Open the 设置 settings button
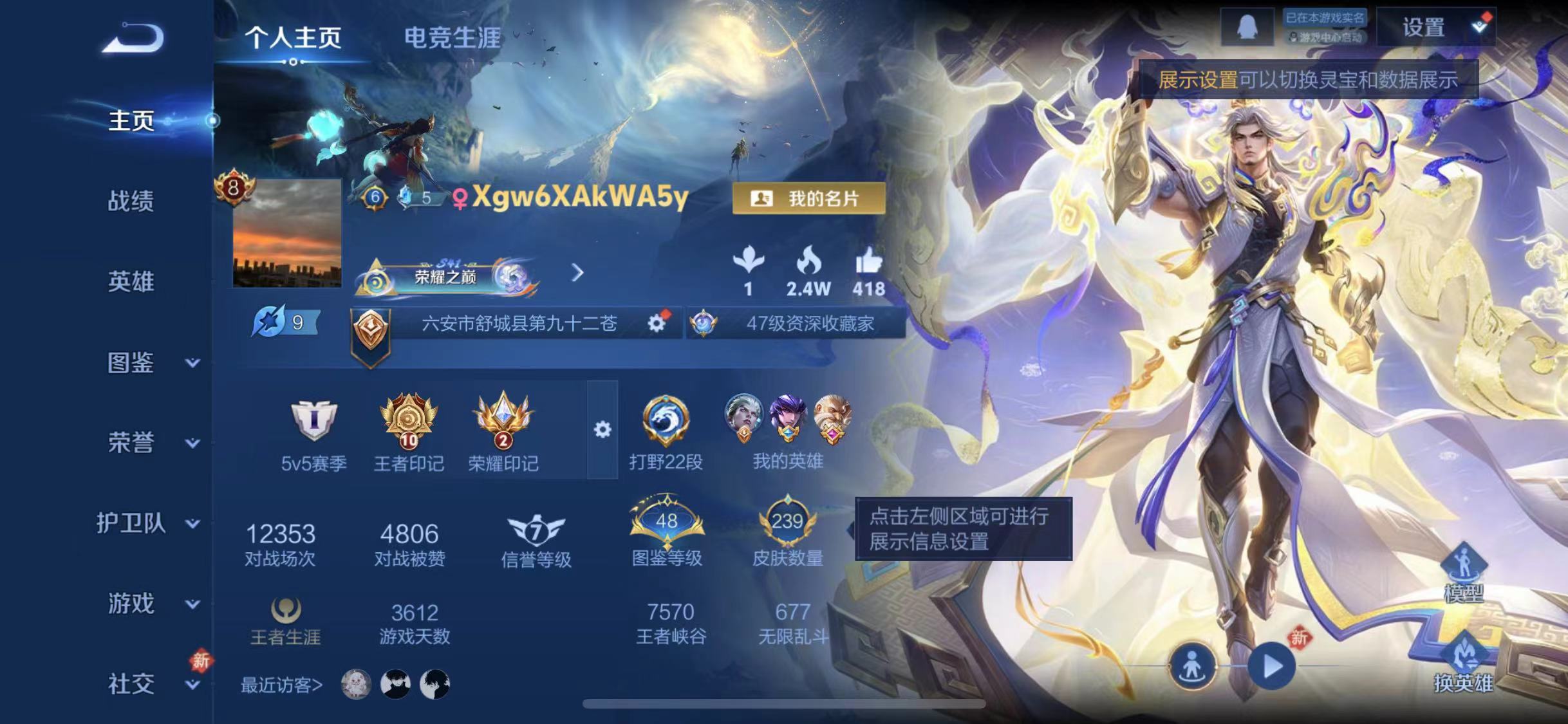The width and height of the screenshot is (1568, 724). [1423, 27]
